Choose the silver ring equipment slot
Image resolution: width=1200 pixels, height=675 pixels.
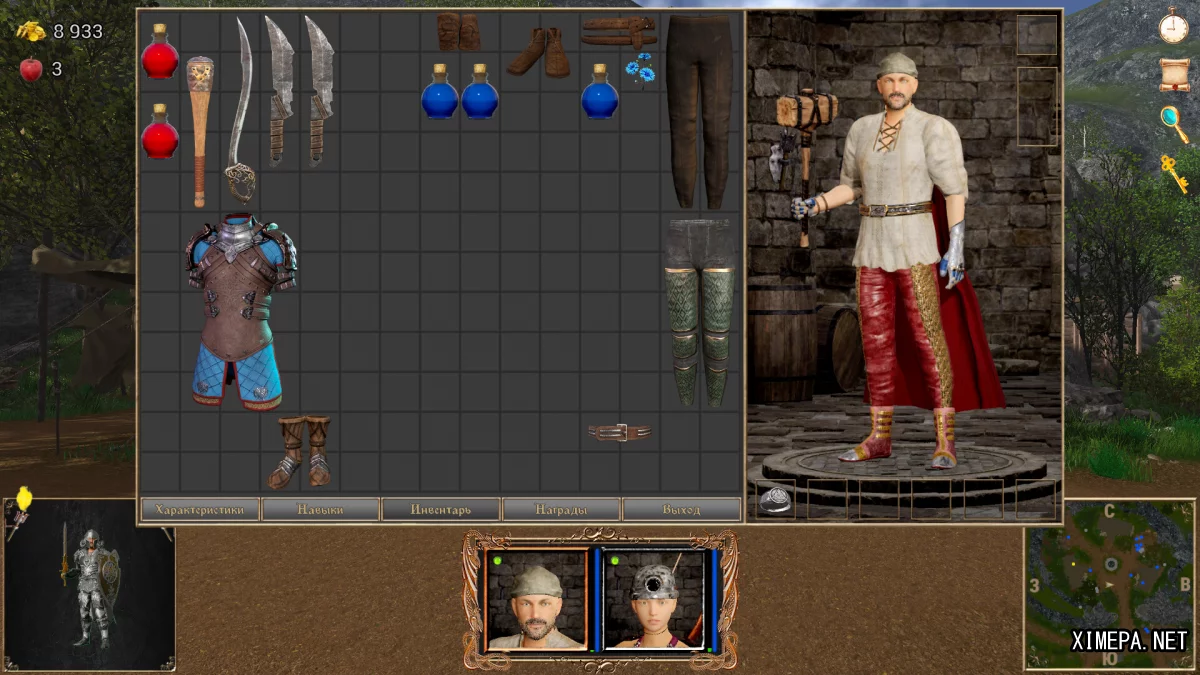click(x=776, y=499)
